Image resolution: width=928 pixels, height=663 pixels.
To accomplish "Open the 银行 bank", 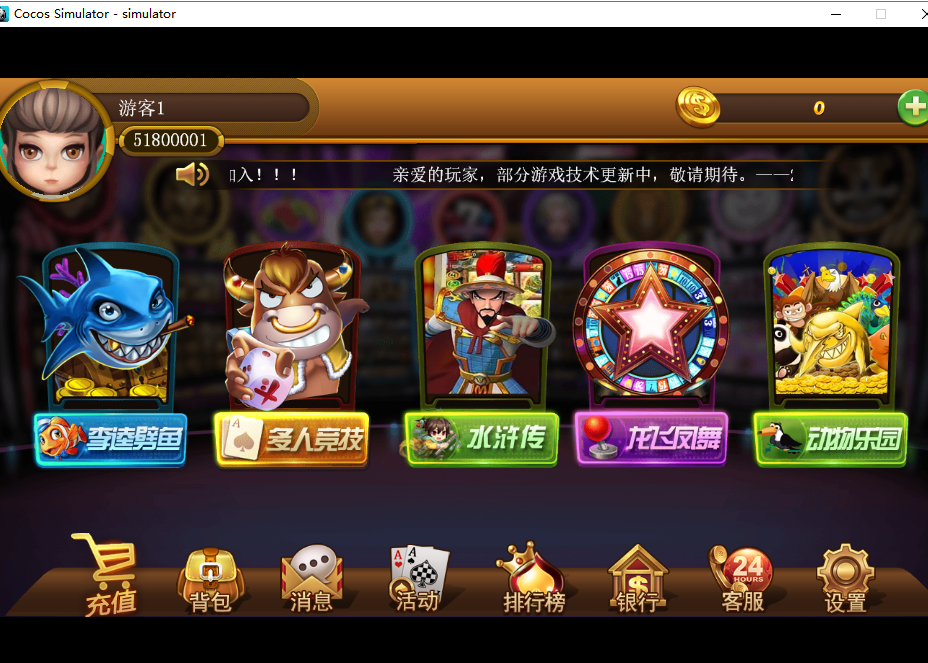I will pyautogui.click(x=637, y=581).
